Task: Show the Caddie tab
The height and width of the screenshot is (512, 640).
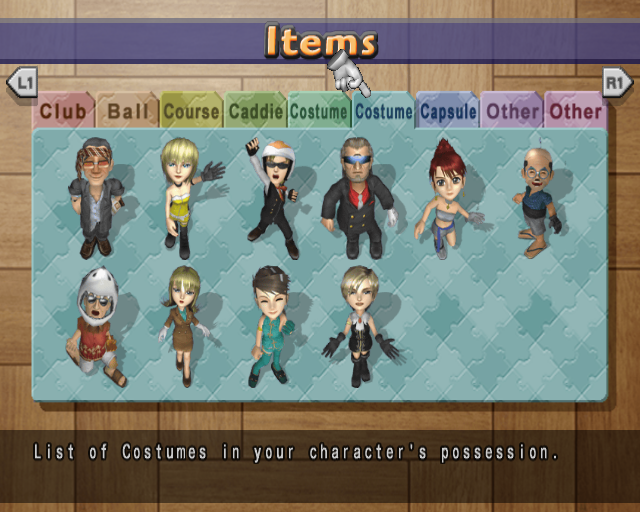Action: pos(255,111)
